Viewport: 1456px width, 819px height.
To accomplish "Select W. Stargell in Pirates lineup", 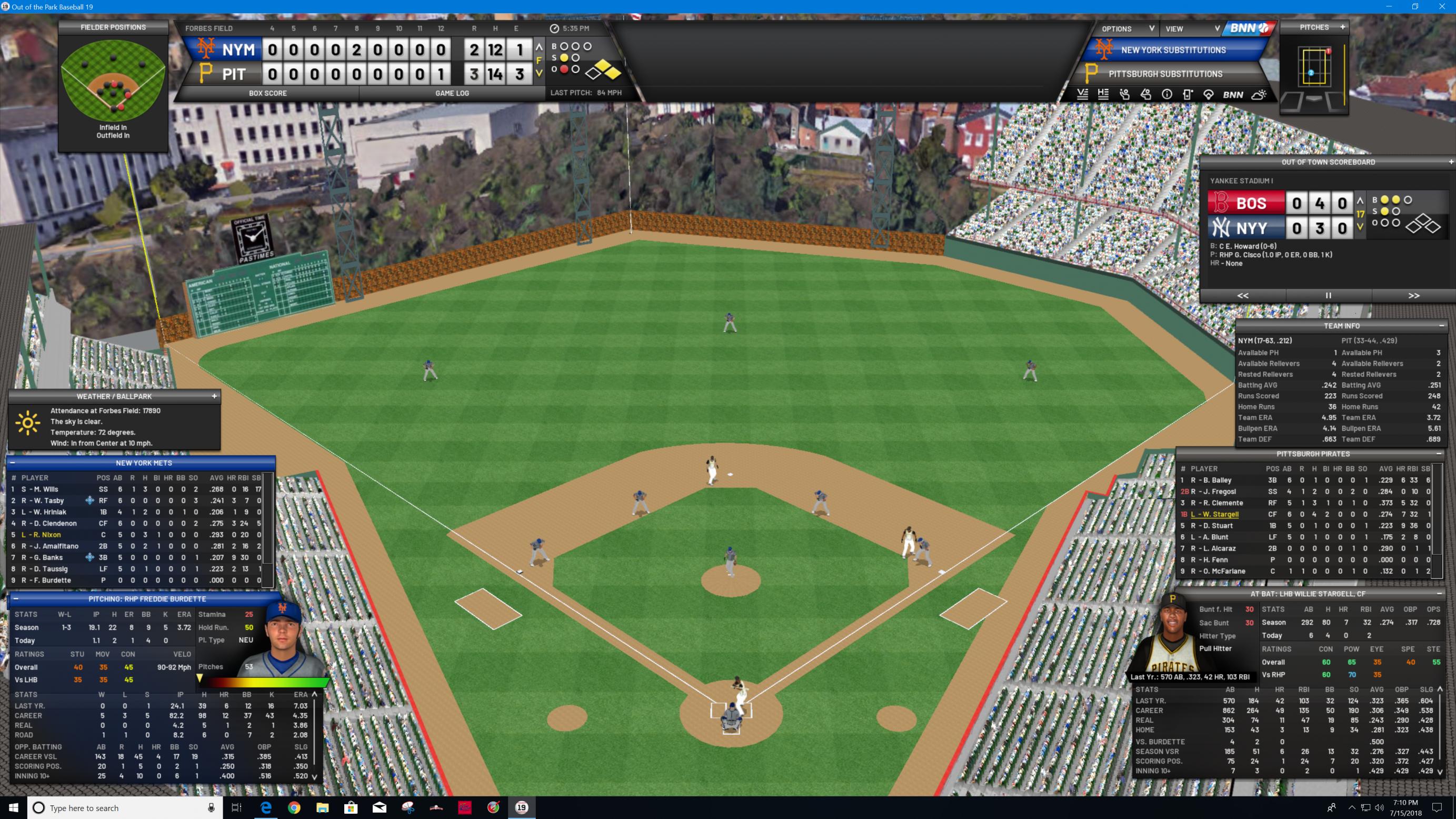I will (x=1214, y=514).
